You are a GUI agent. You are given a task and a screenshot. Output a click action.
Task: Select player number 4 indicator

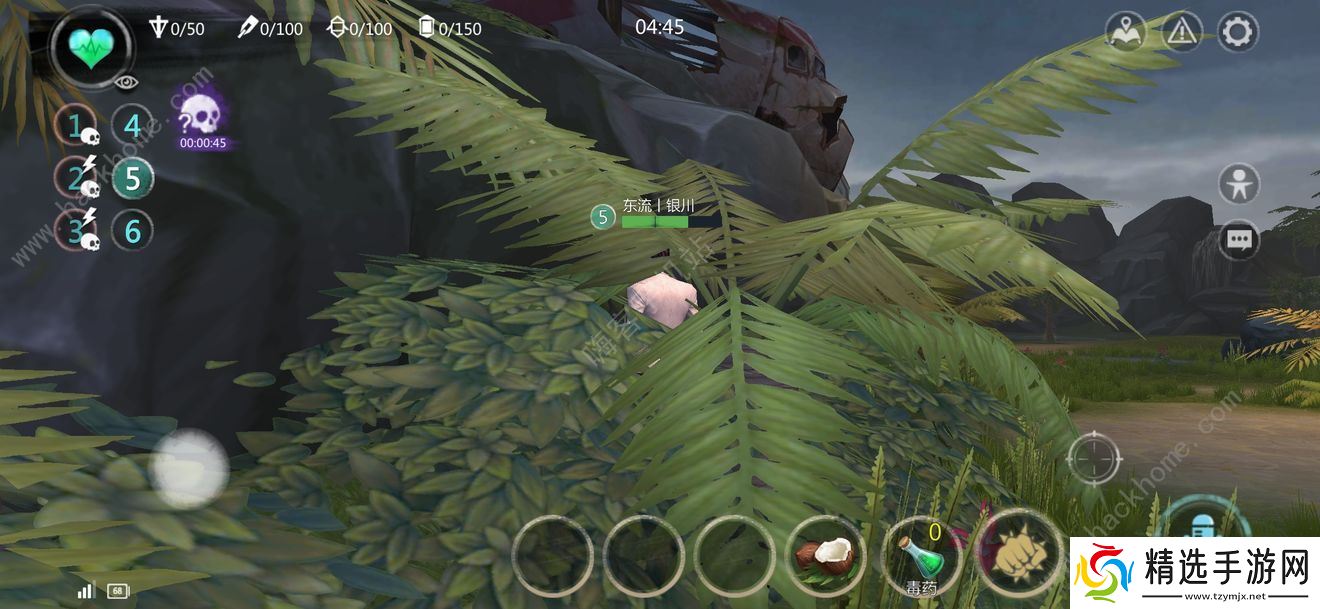coord(132,126)
